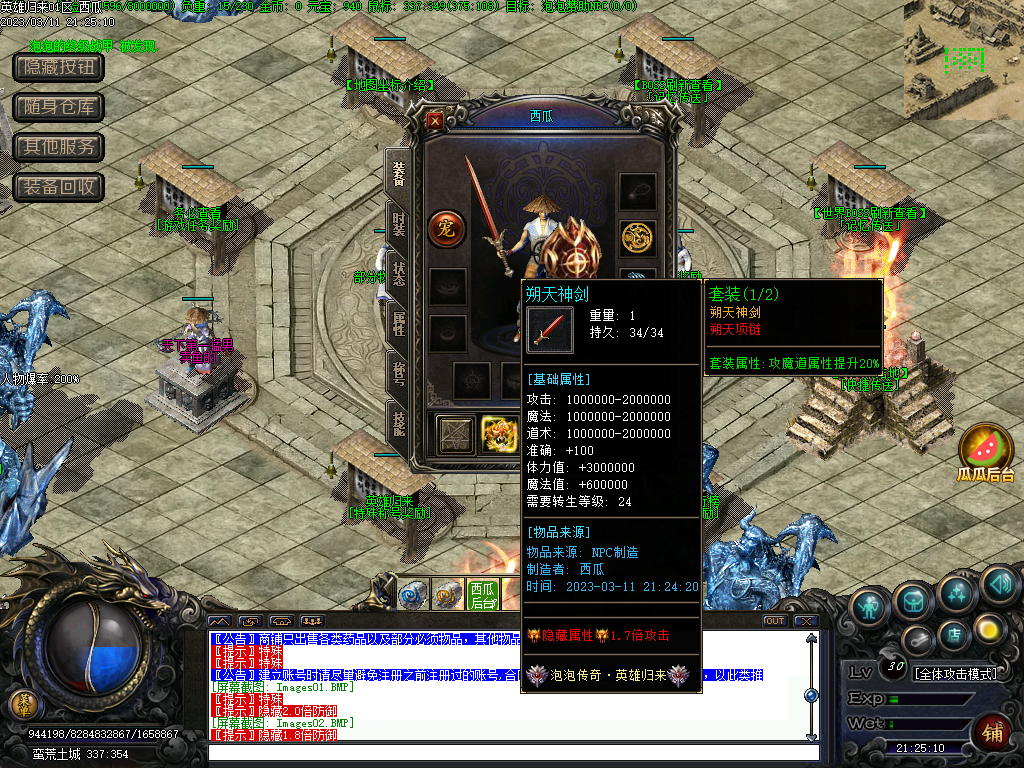Toggle the 全体攻击模式 attack mode label
Screen dimensions: 1024x768
[x=955, y=674]
